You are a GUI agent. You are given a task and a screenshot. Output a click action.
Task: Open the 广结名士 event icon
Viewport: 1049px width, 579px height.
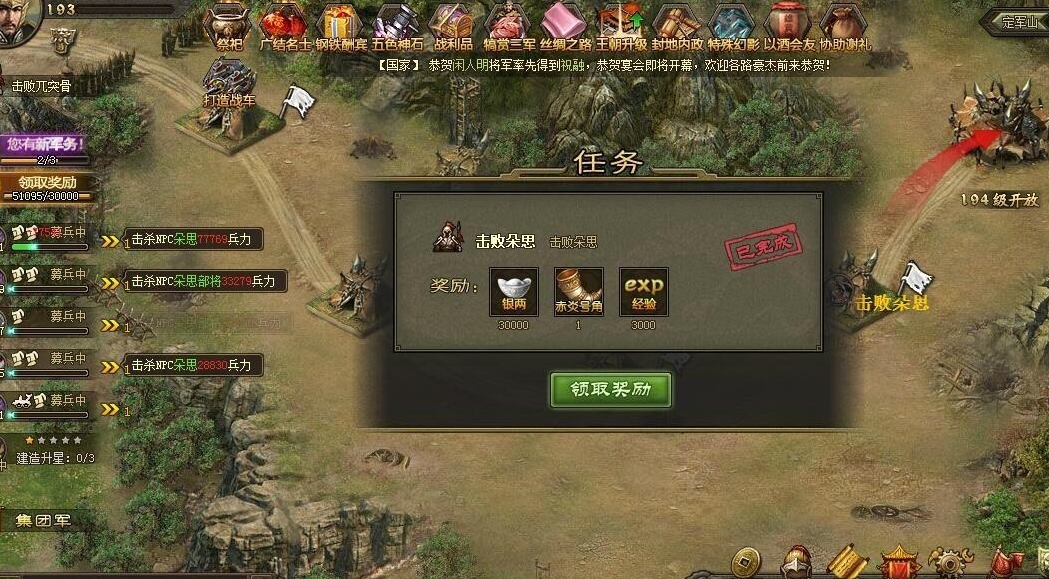click(x=284, y=24)
